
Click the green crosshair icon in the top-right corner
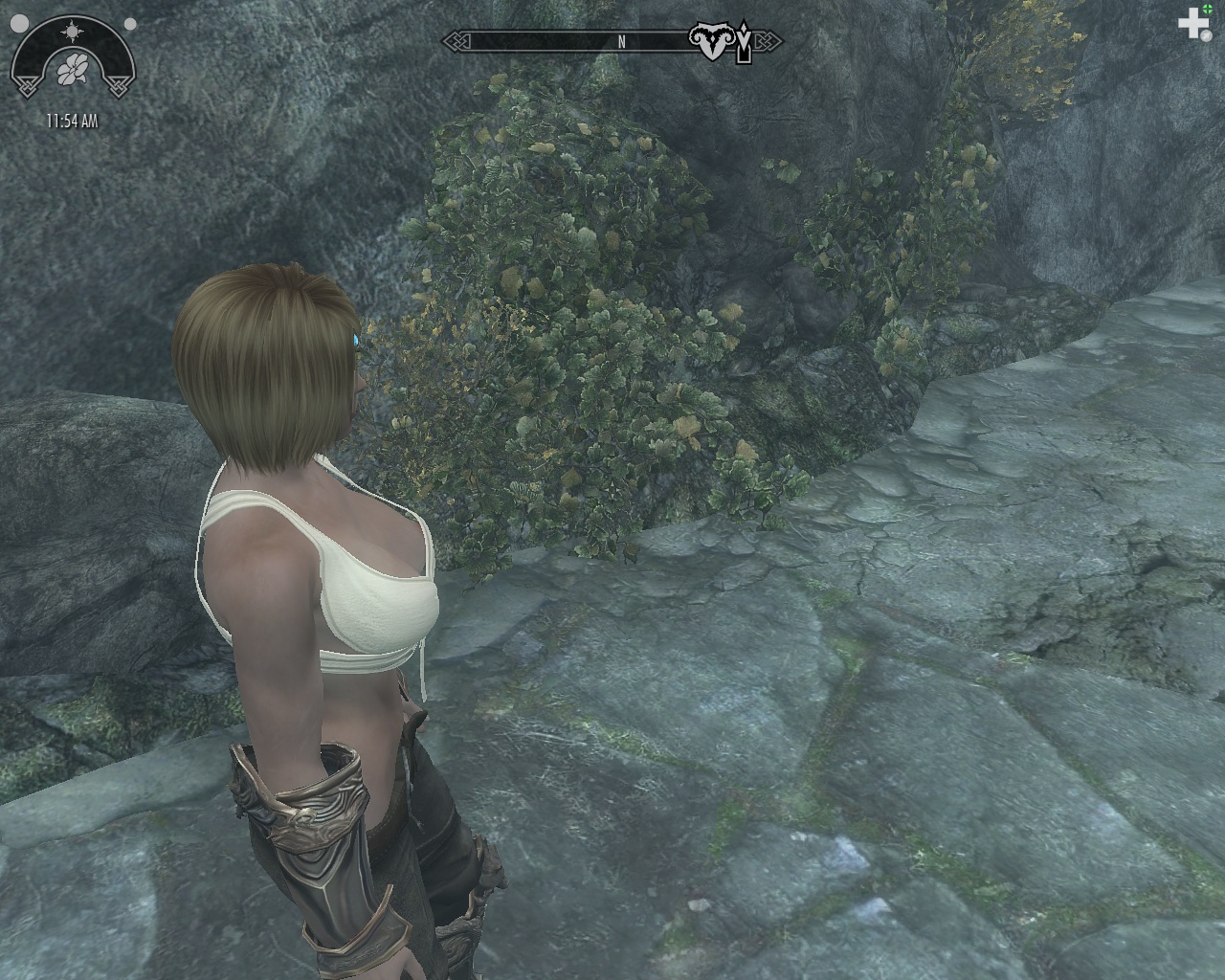tap(1208, 9)
